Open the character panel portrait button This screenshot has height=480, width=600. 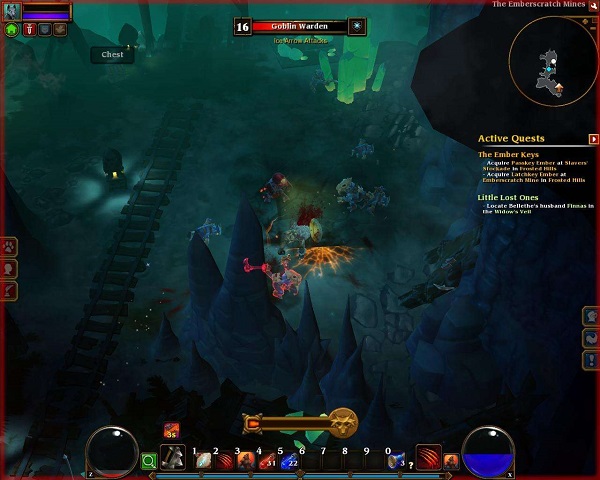9,268
